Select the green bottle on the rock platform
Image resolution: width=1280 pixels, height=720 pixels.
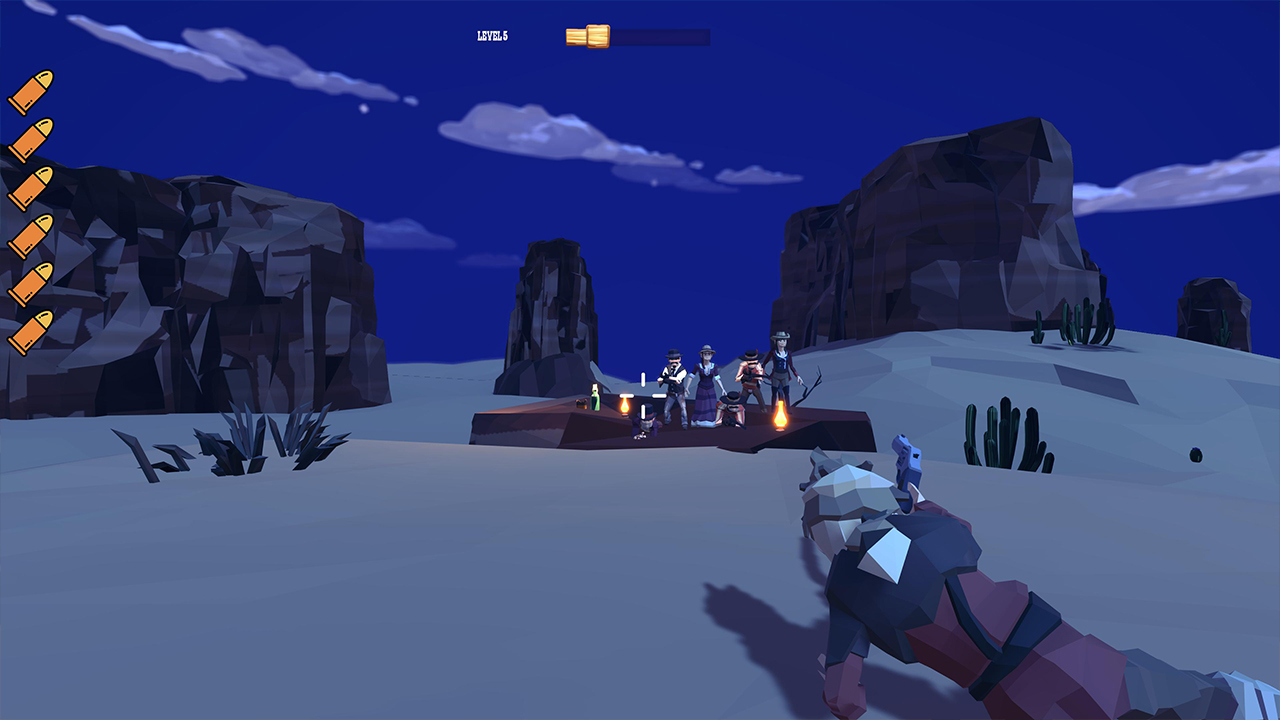tap(594, 398)
